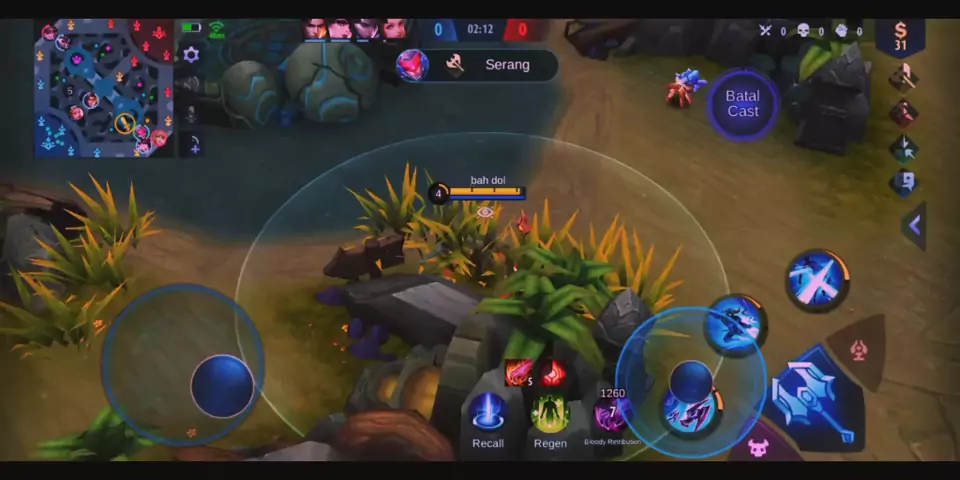Tap the turret target button
Viewport: 960px width, 480px height.
coord(857,351)
